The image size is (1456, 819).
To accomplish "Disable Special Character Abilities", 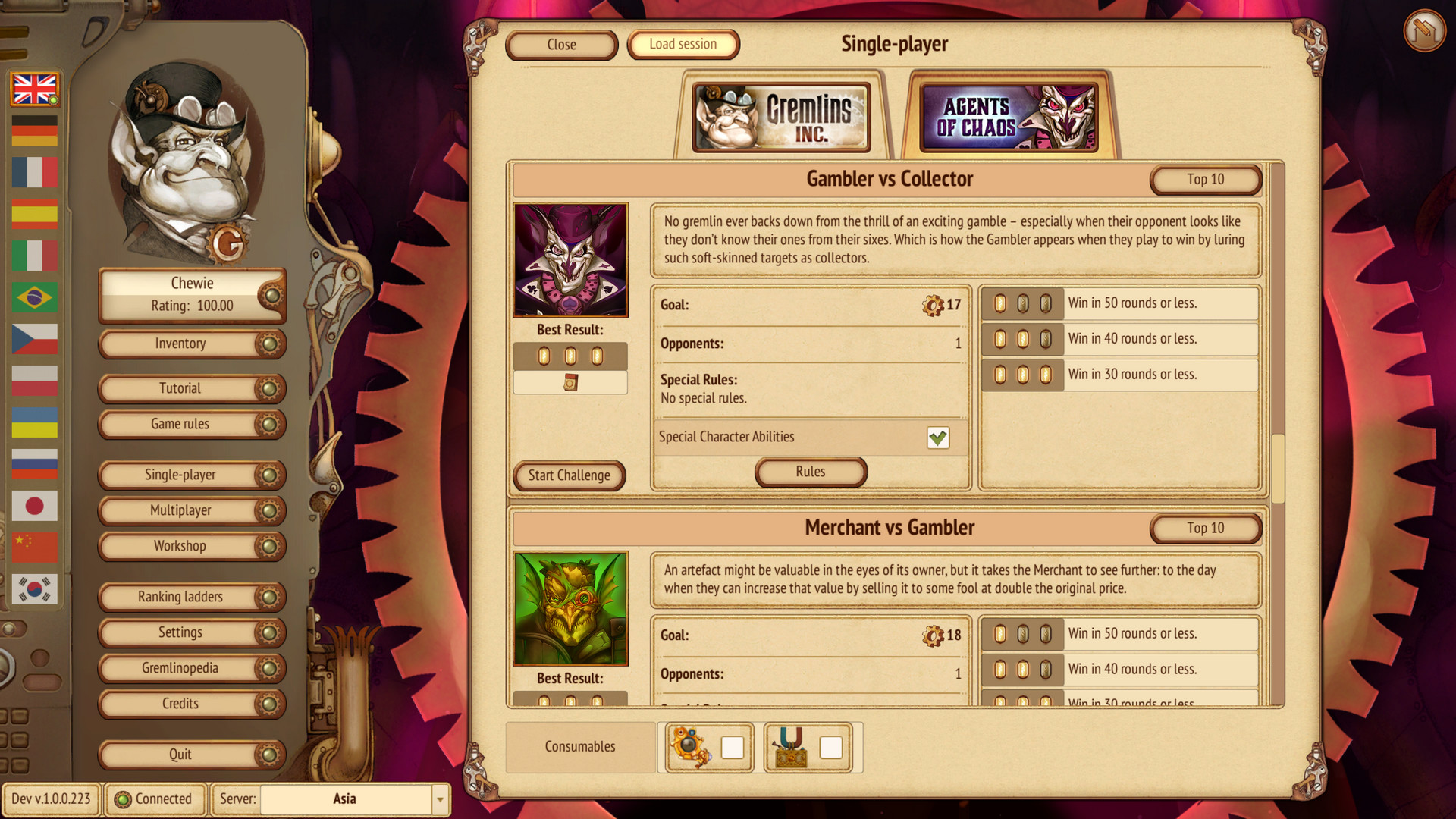I will coord(938,437).
